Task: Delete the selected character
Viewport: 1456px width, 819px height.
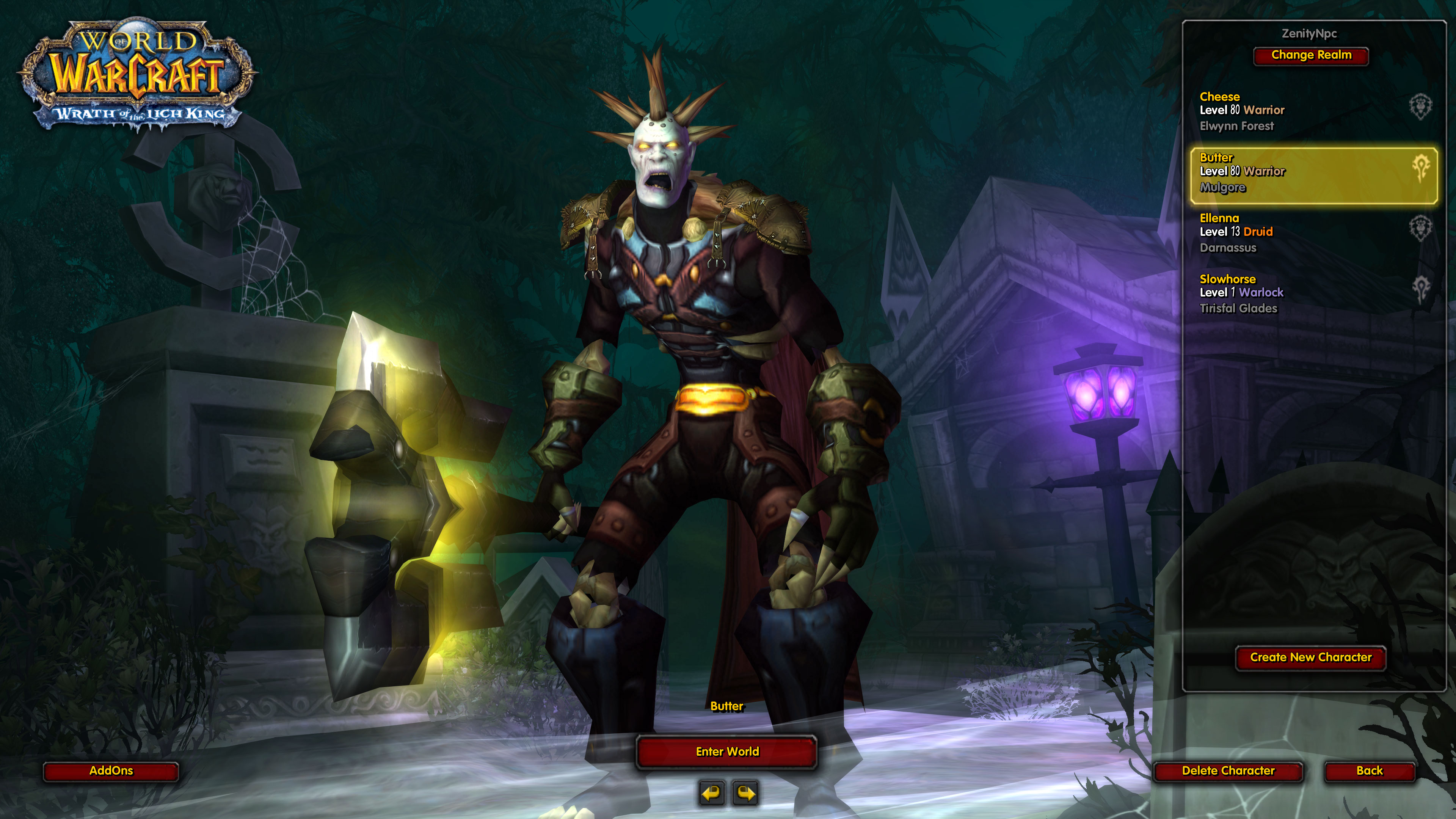Action: pyautogui.click(x=1228, y=771)
